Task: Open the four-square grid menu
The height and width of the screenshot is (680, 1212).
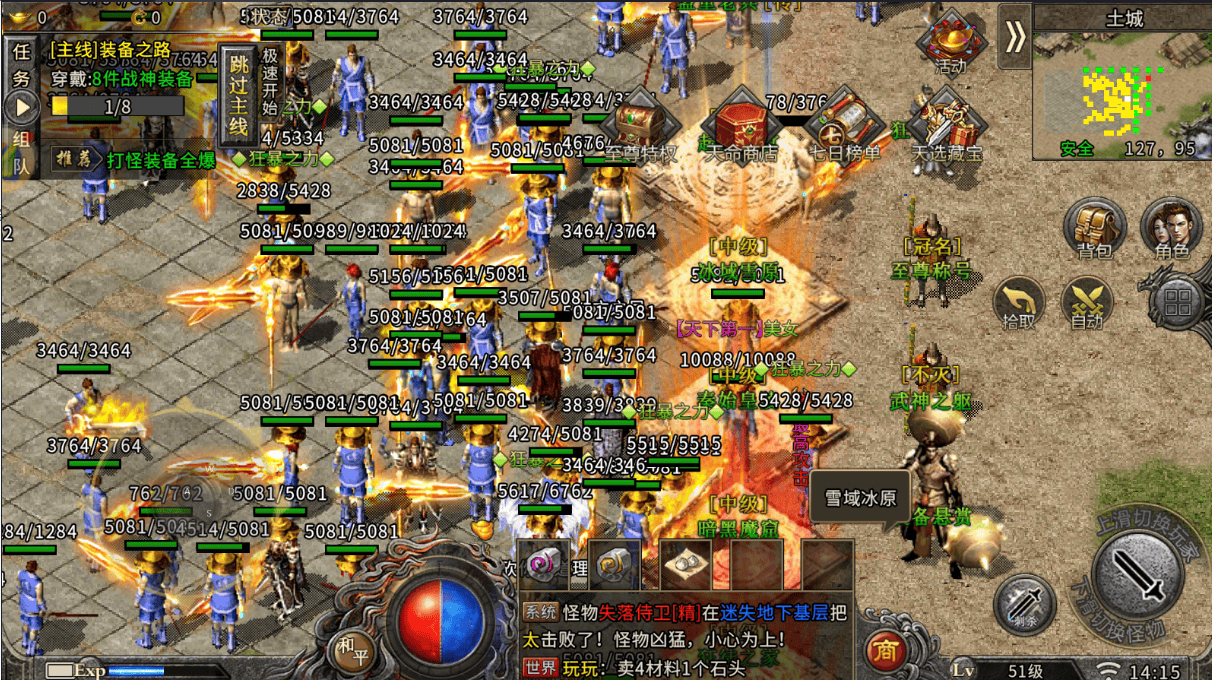Action: [1182, 300]
